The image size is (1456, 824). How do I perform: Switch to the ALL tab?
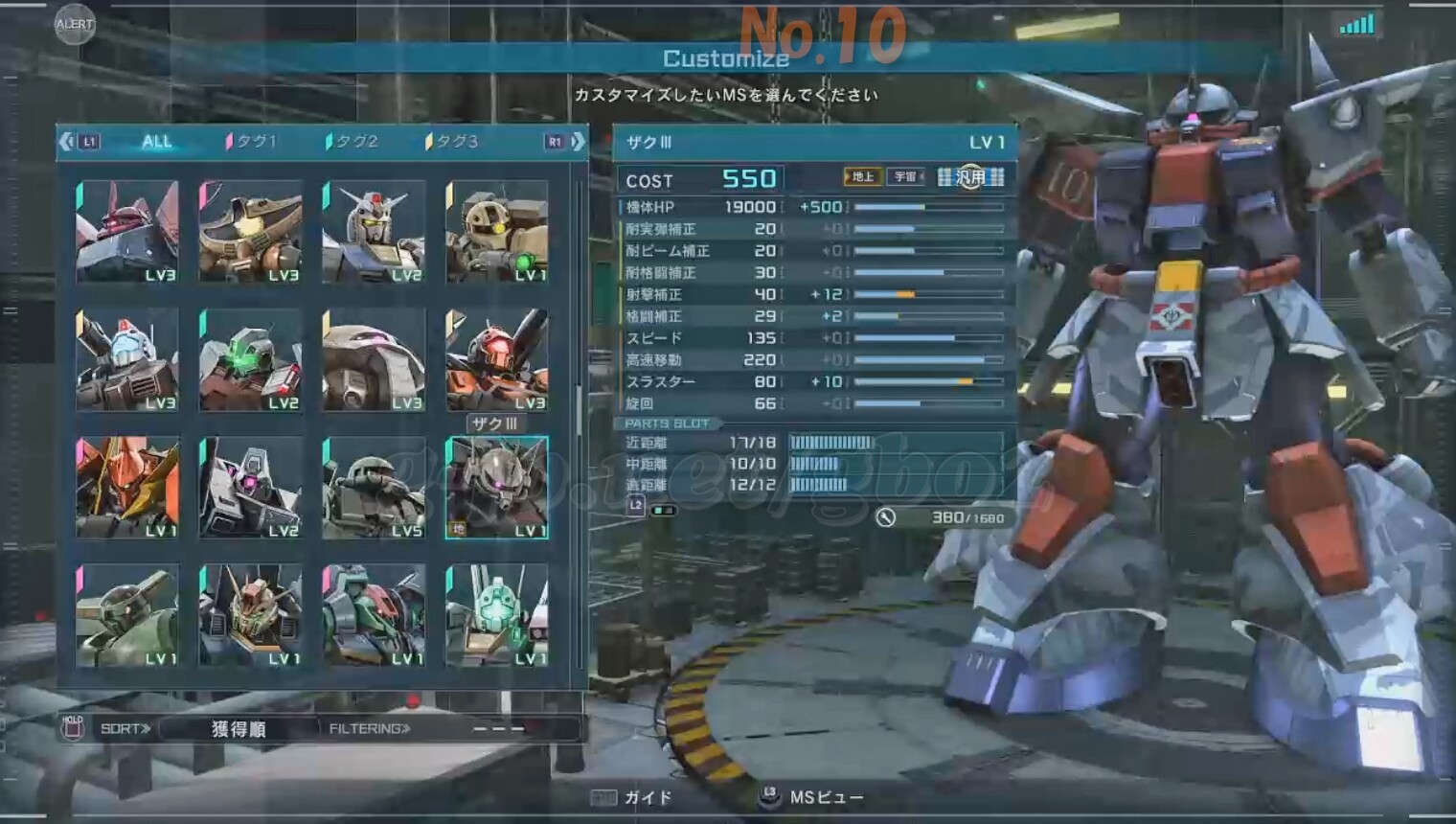tap(157, 142)
